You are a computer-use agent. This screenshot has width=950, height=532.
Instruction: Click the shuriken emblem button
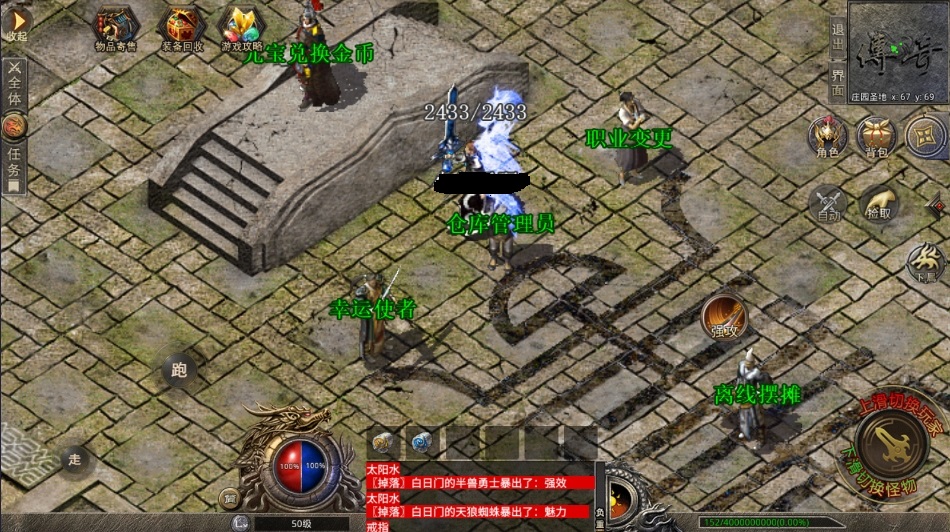pyautogui.click(x=925, y=136)
